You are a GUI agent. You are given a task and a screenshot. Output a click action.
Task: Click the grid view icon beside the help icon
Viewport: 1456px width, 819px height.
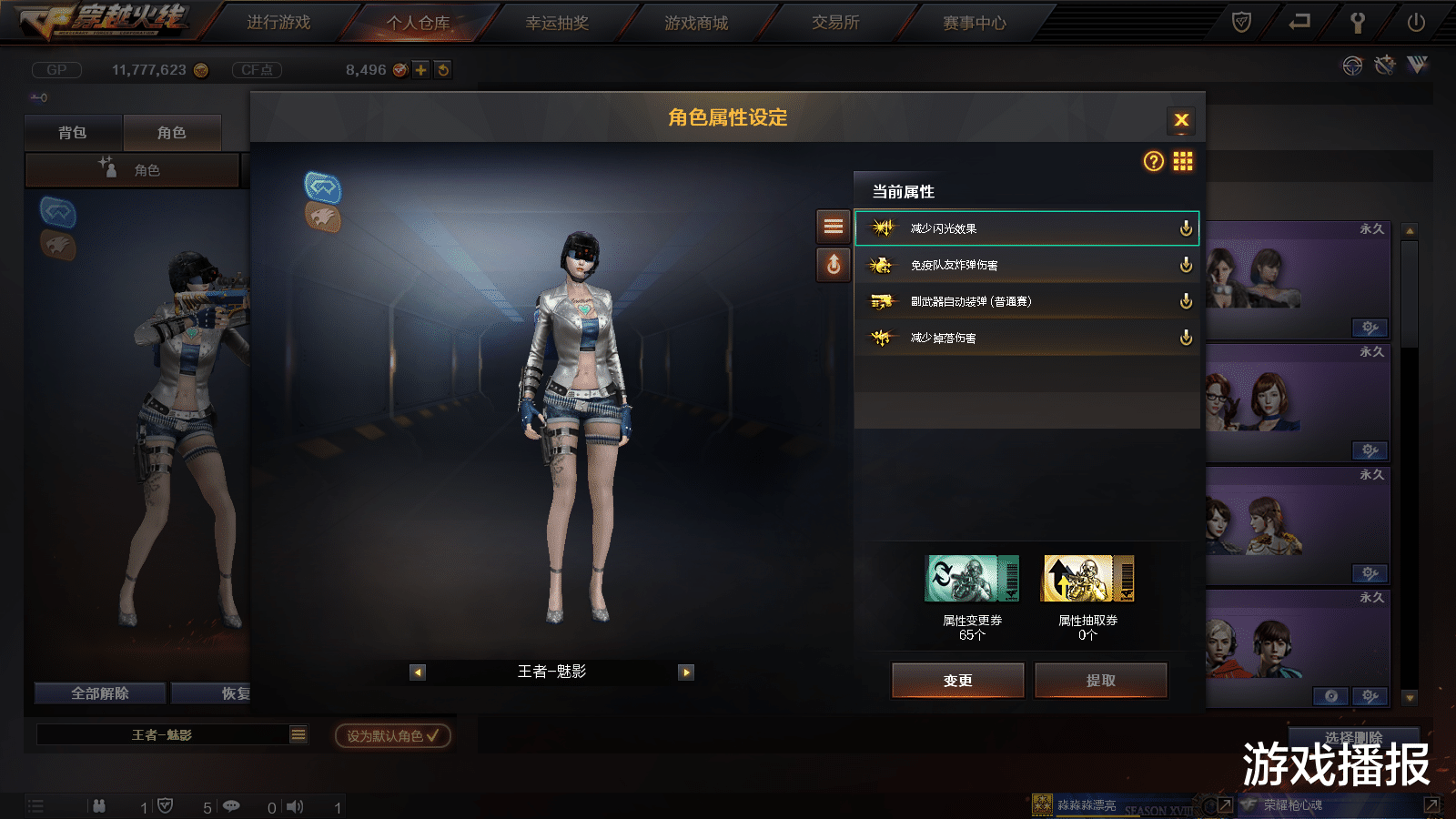tap(1183, 161)
